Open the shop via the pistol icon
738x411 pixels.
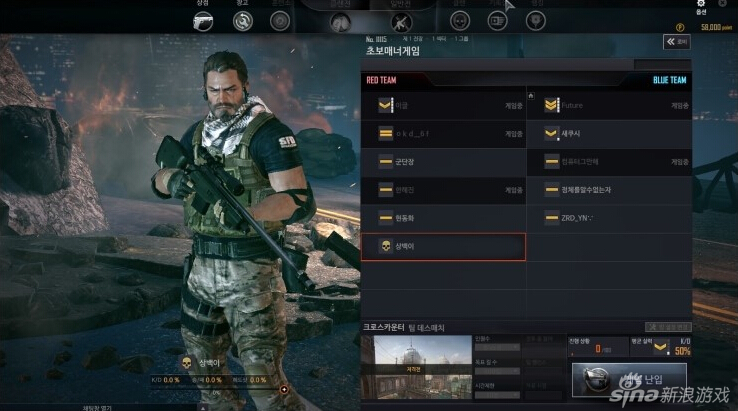[x=205, y=19]
